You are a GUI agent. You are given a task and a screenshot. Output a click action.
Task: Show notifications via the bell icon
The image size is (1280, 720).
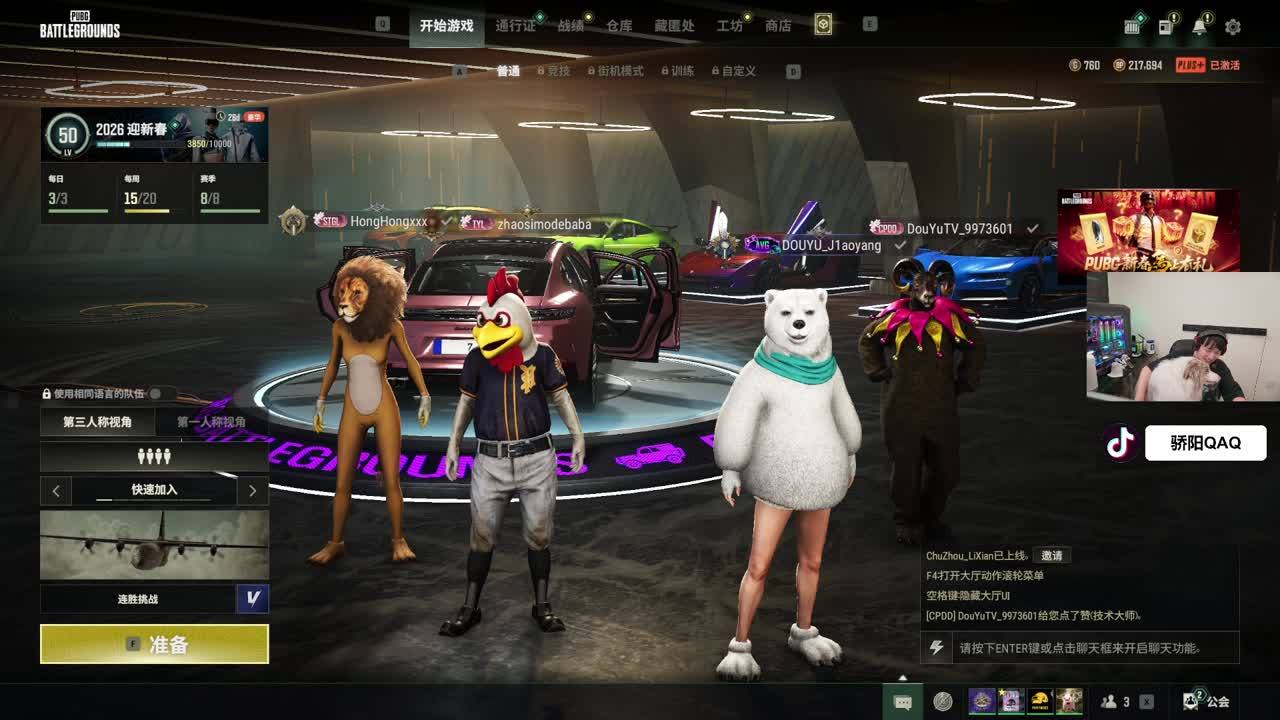click(1199, 27)
